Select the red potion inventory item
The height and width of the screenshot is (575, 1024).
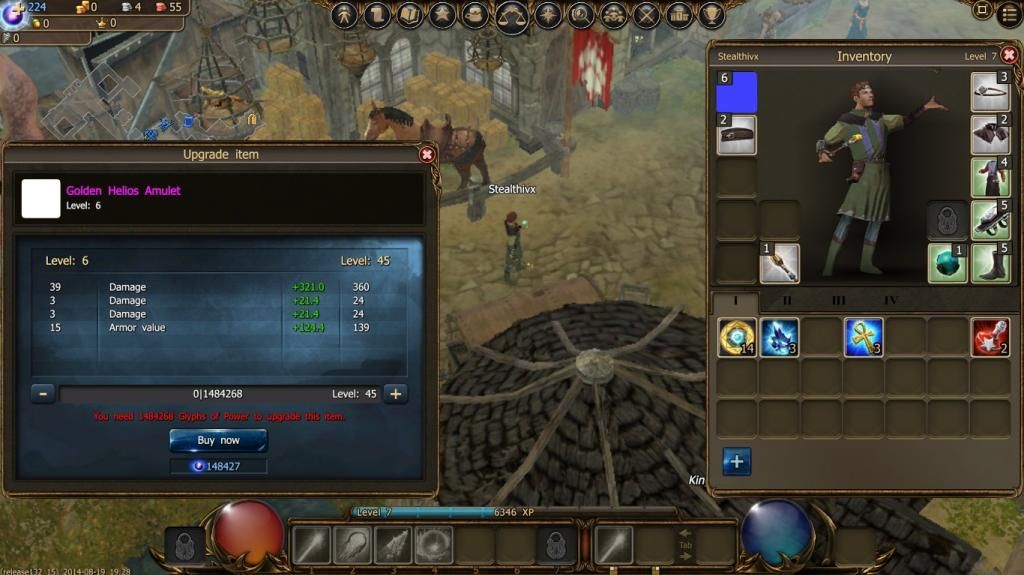pyautogui.click(x=990, y=337)
